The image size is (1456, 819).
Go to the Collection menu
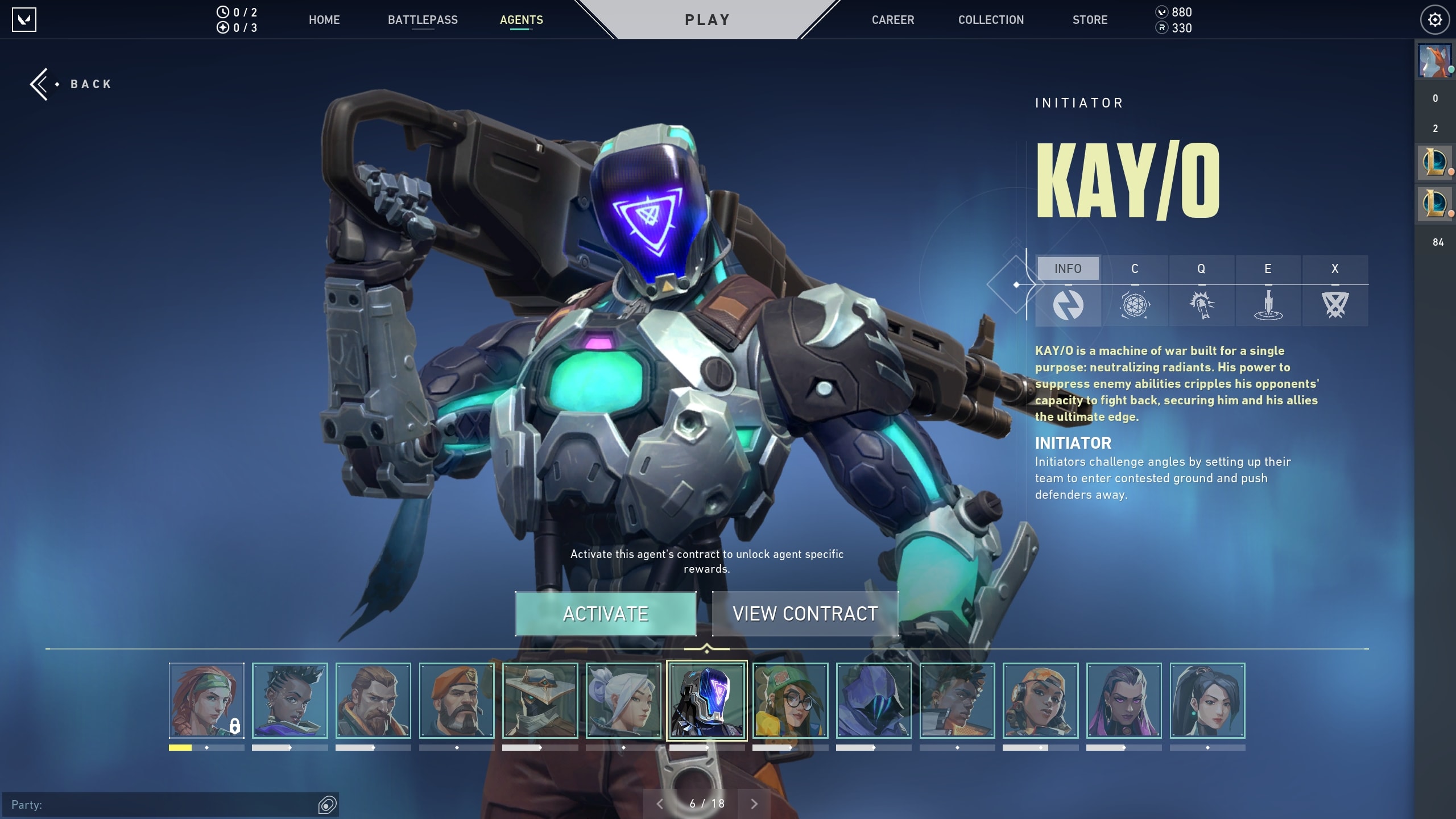click(991, 20)
